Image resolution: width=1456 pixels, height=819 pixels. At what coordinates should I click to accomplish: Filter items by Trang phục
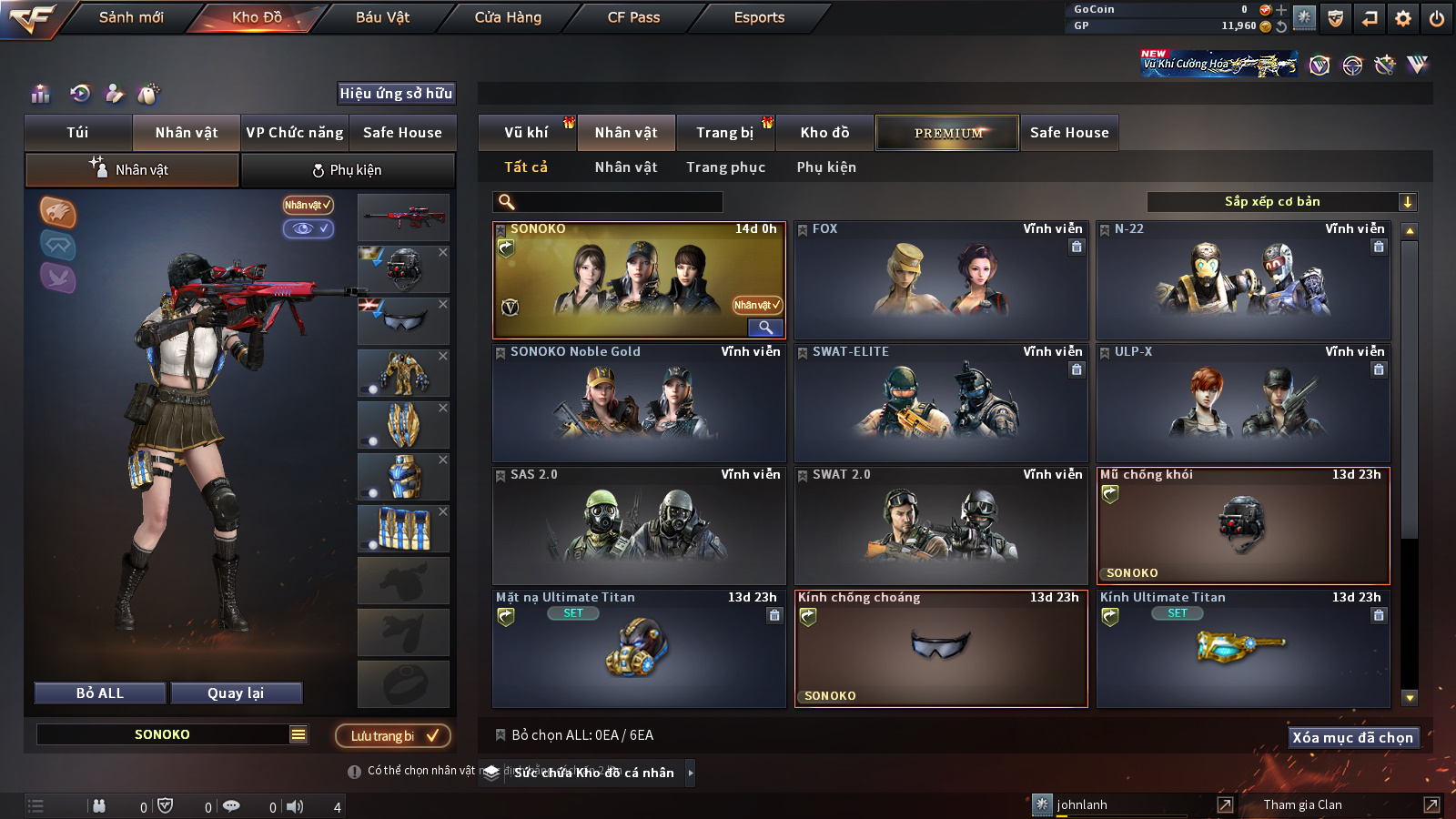(x=725, y=167)
